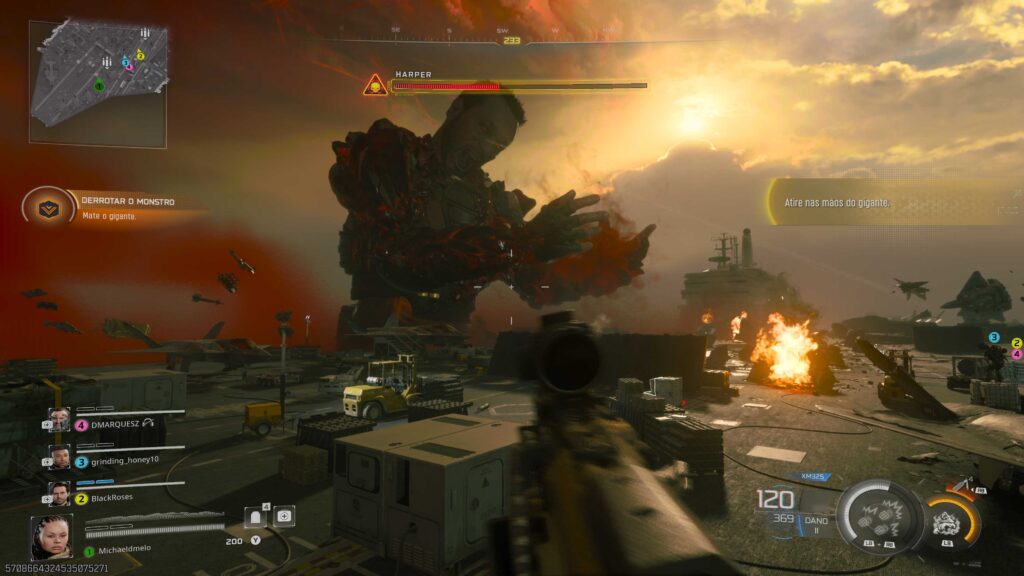Activate the cluster grenade ability dial
The width and height of the screenshot is (1024, 576).
click(880, 517)
